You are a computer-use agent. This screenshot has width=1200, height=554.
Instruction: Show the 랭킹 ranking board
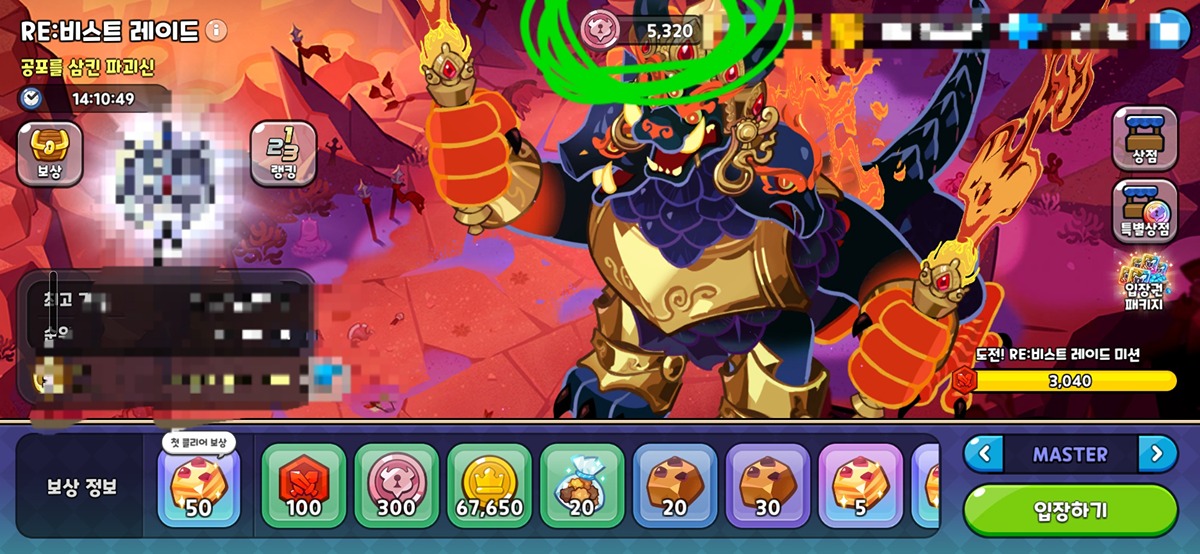[x=283, y=153]
